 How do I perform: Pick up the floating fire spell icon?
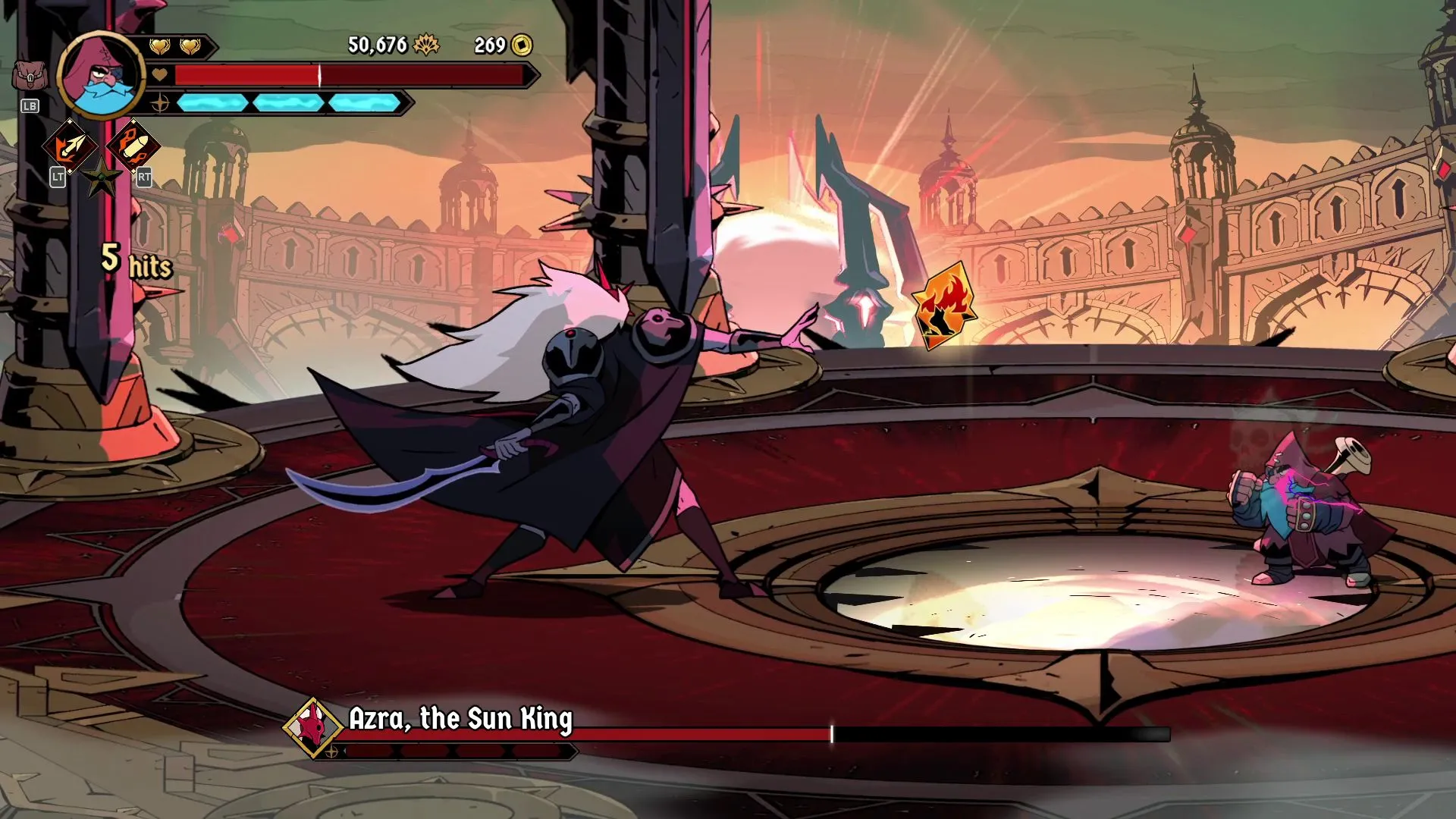[x=942, y=306]
